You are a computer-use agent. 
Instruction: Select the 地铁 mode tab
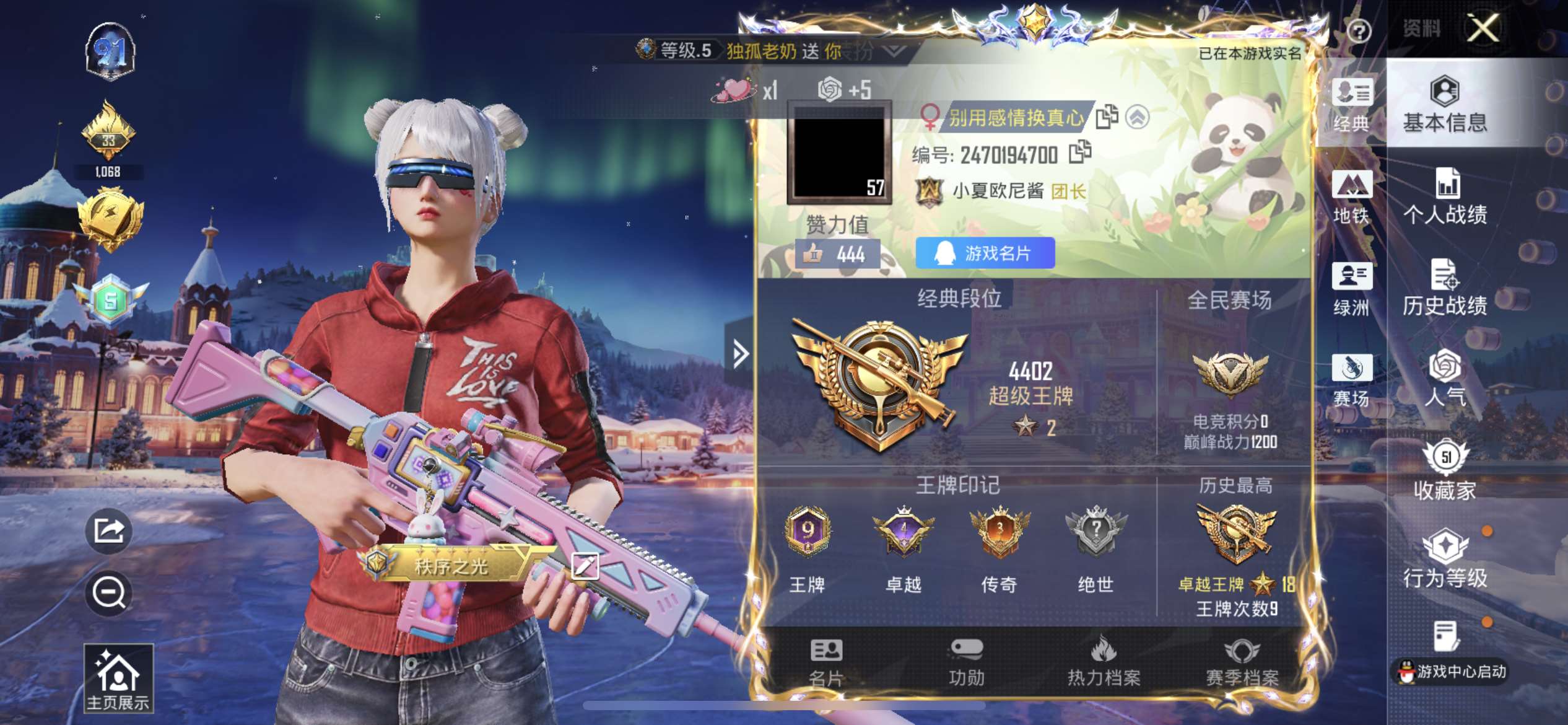1352,197
